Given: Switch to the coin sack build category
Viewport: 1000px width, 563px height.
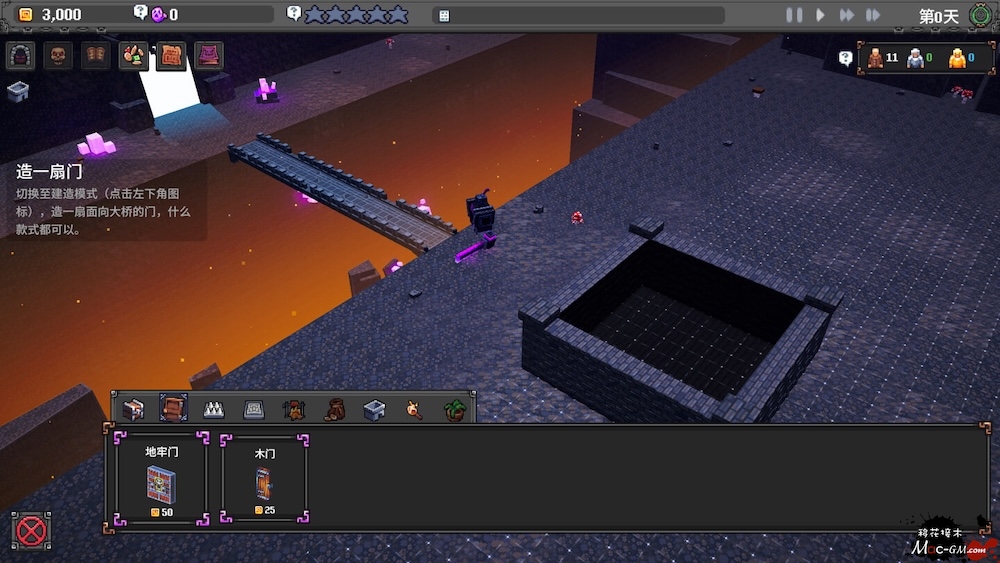Looking at the screenshot, I should tap(334, 409).
